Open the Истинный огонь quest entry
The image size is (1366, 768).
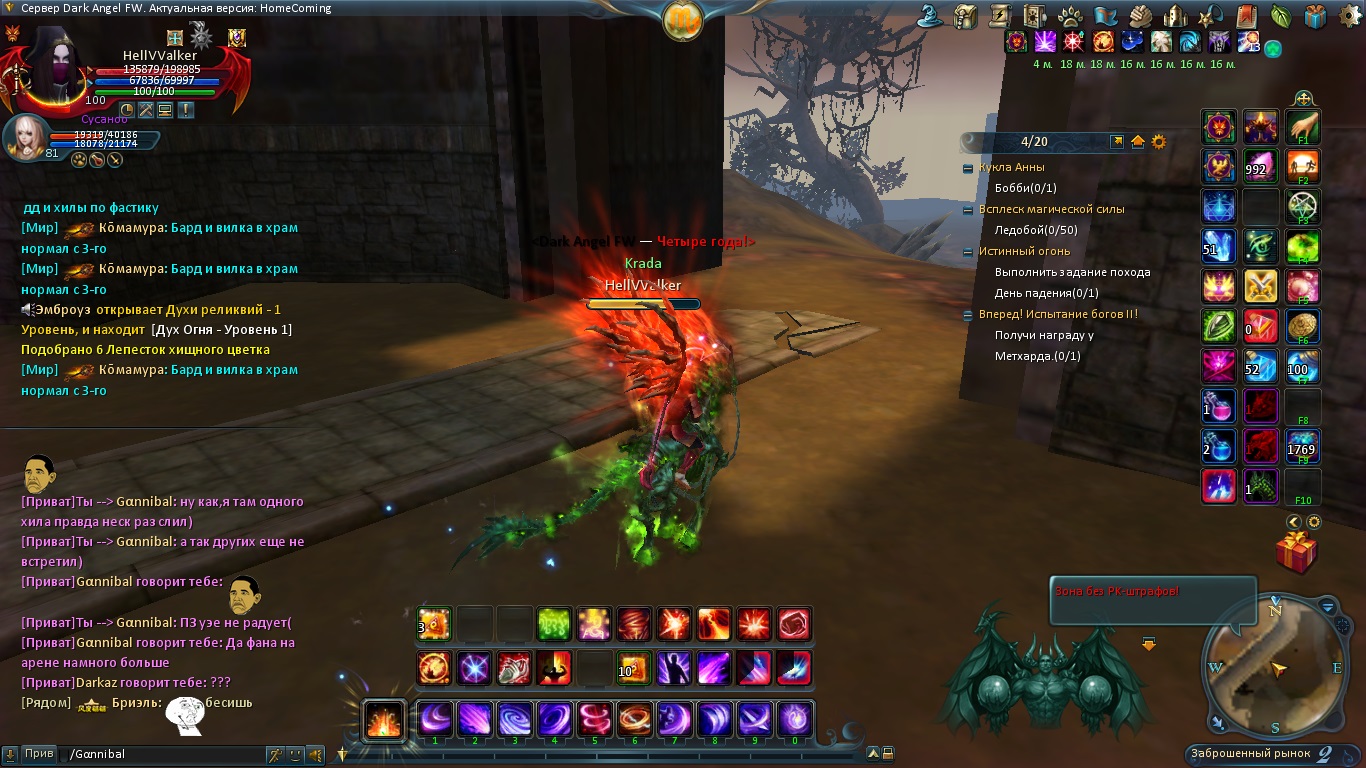point(1024,252)
